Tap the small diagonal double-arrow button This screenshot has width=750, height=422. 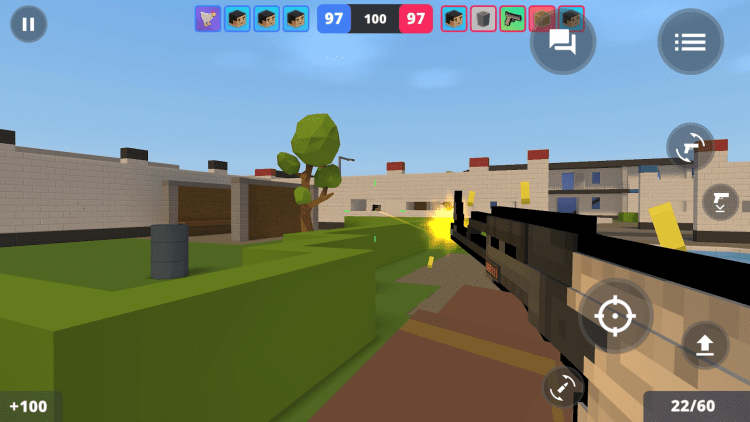click(561, 387)
